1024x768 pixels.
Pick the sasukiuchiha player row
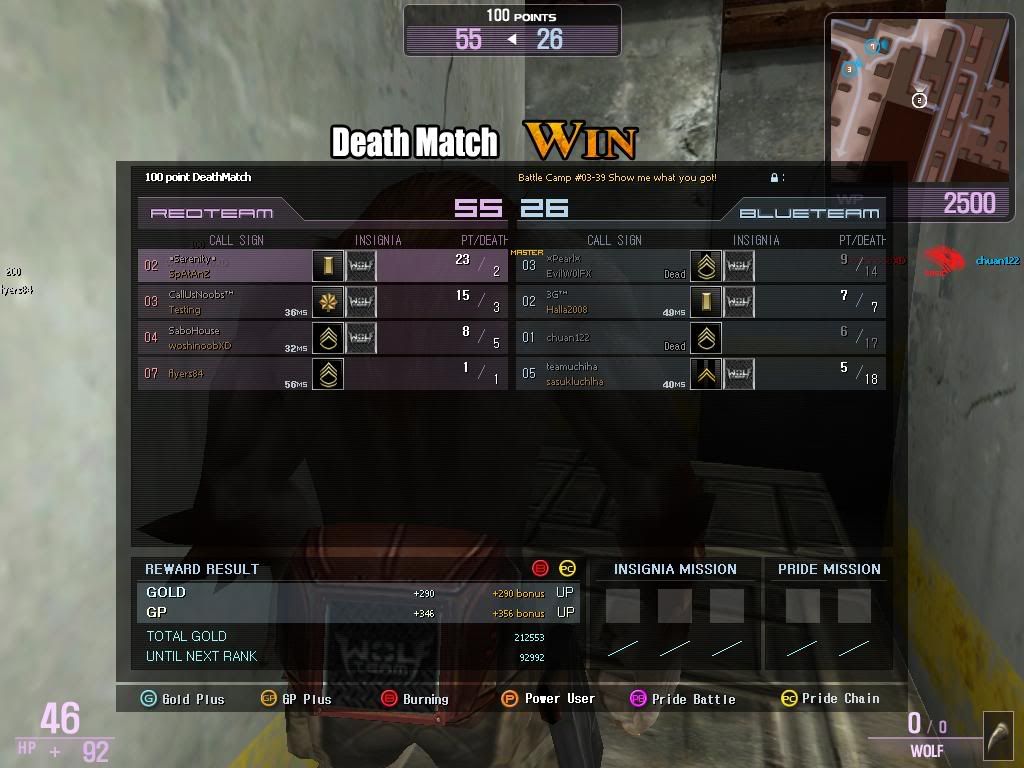700,374
